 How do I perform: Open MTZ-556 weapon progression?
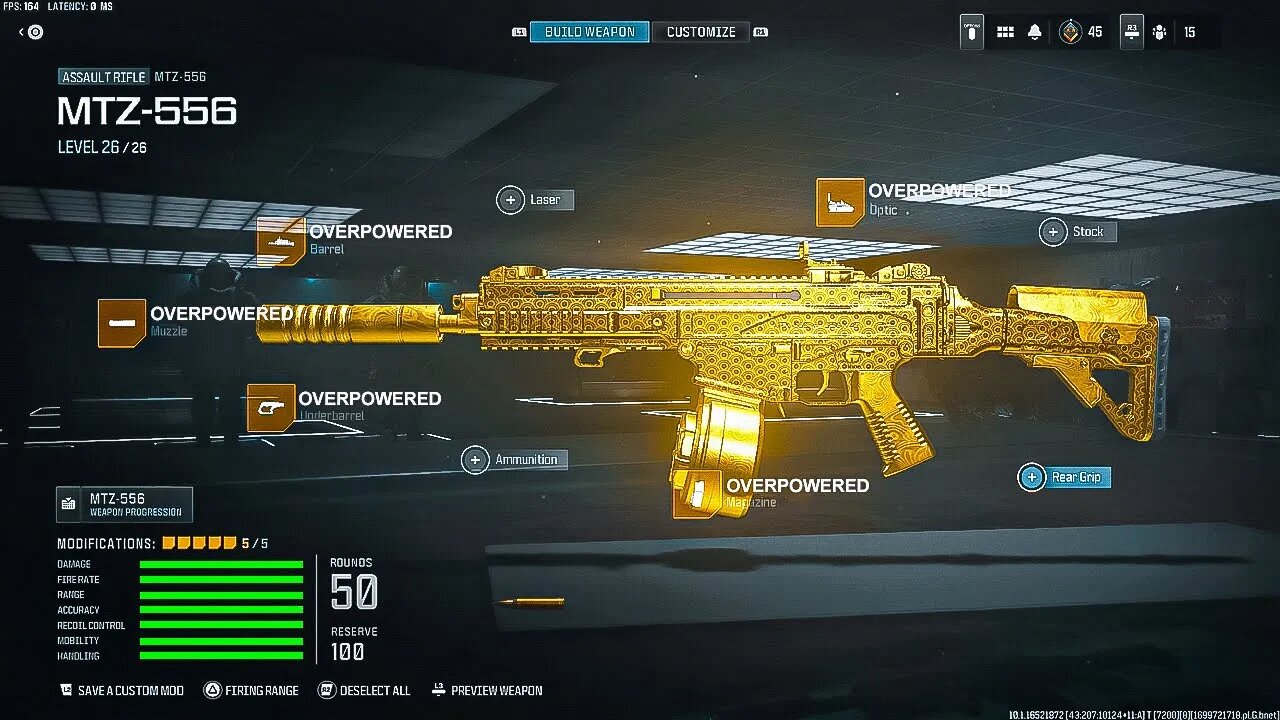click(124, 504)
